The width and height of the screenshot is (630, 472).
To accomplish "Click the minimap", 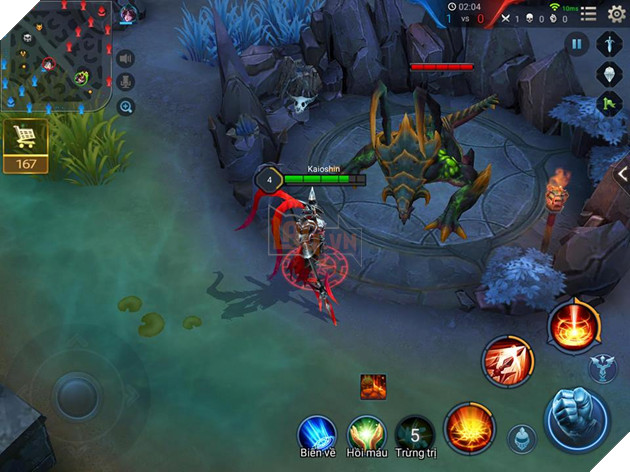I will coord(56,56).
